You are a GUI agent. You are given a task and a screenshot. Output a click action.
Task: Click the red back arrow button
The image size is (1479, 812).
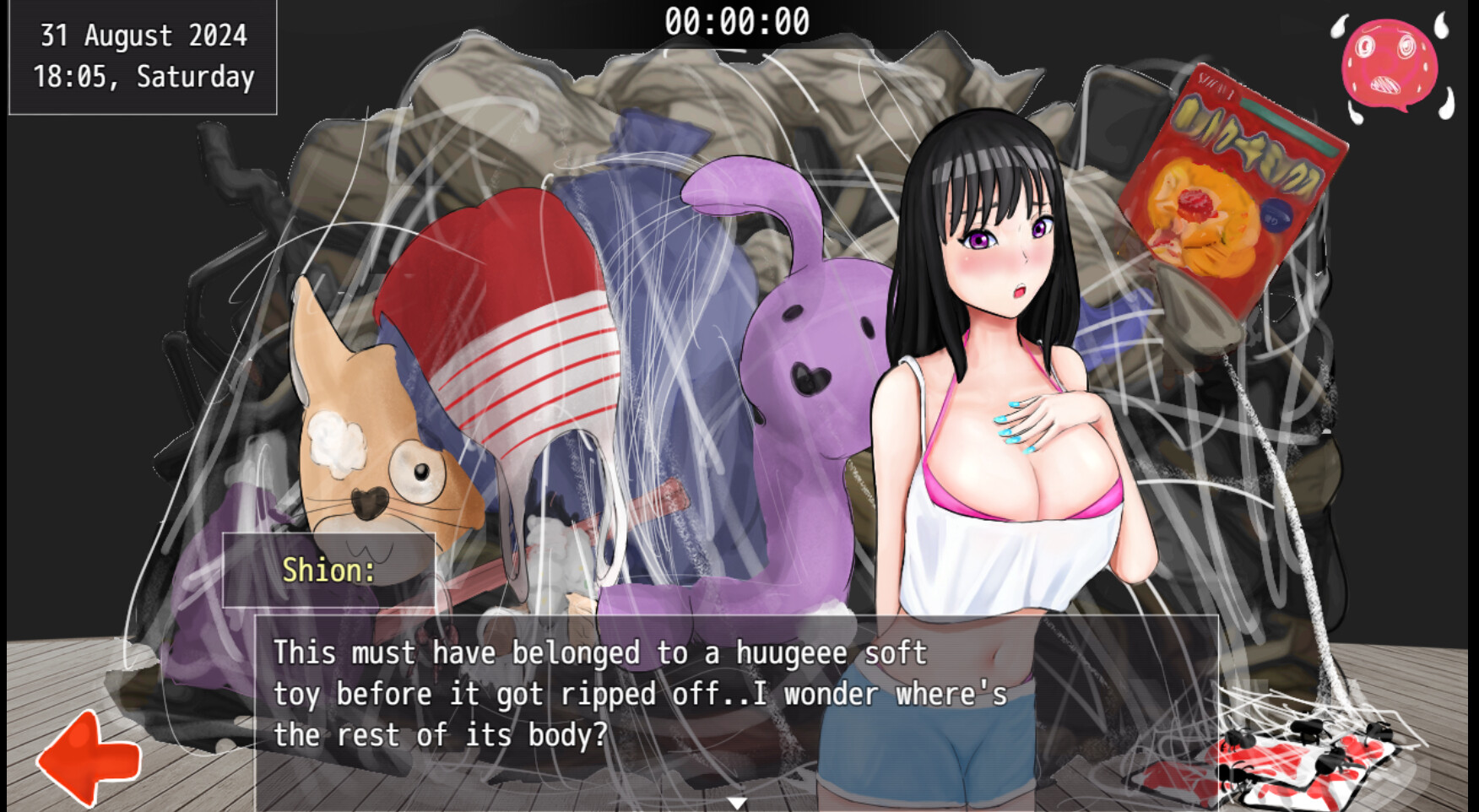(89, 759)
